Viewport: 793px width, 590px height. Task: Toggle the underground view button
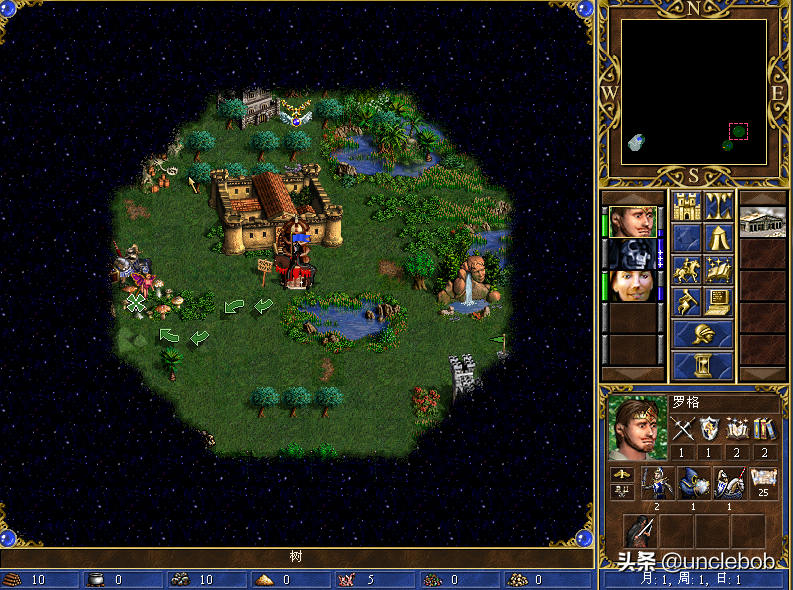coord(719,207)
